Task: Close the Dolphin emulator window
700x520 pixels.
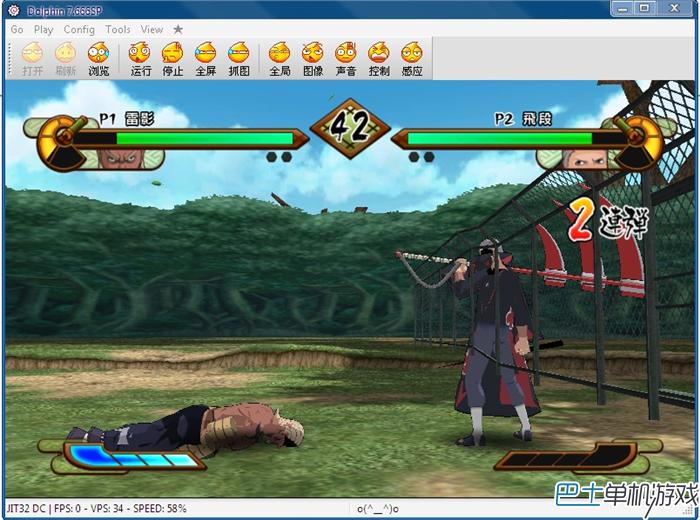Action: point(673,9)
